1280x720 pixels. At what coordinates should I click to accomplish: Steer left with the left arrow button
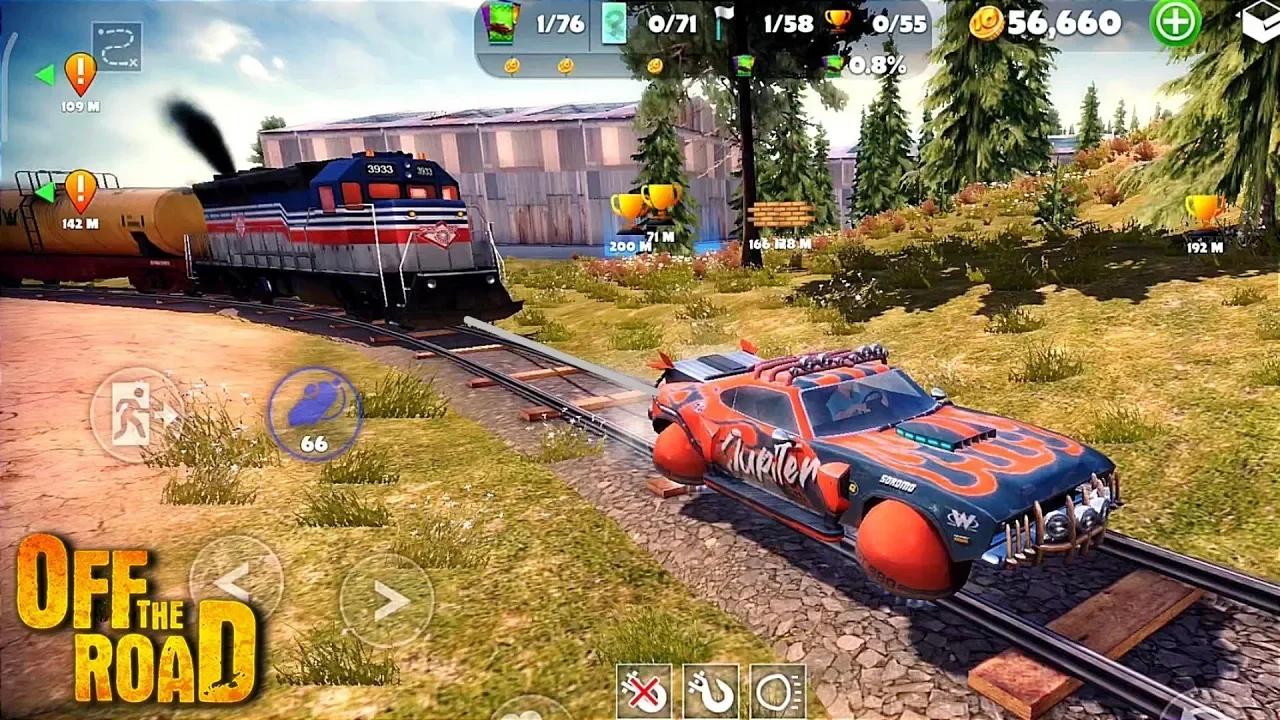[236, 582]
